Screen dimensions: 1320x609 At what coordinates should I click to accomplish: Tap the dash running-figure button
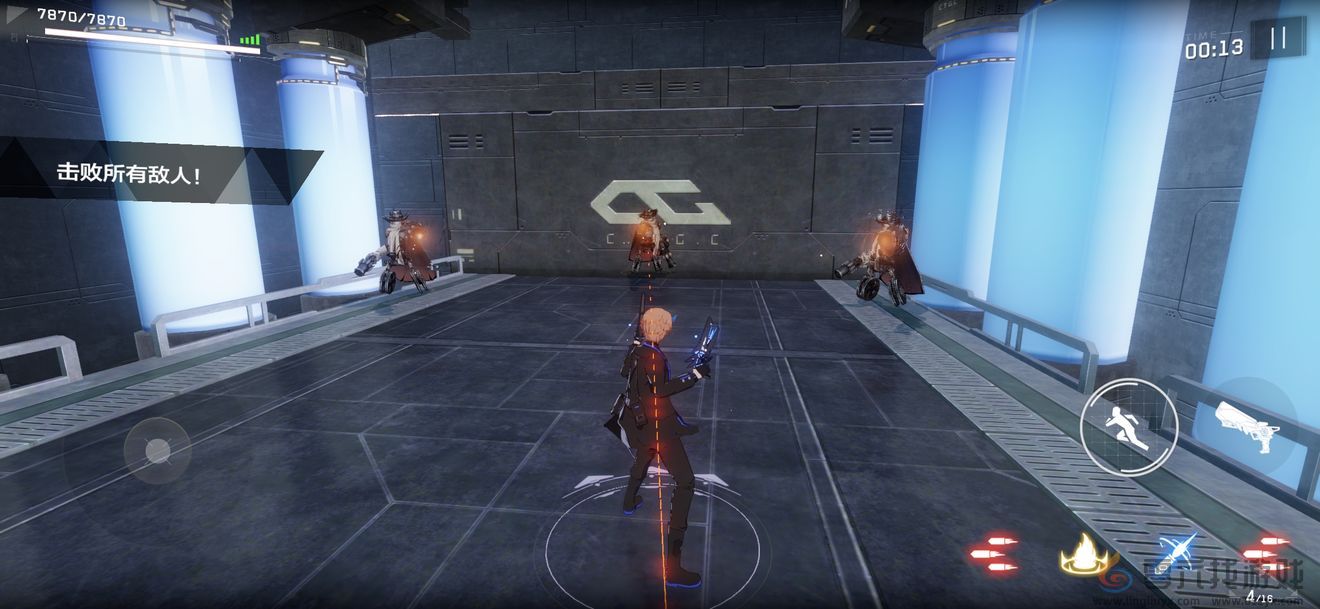[1129, 426]
